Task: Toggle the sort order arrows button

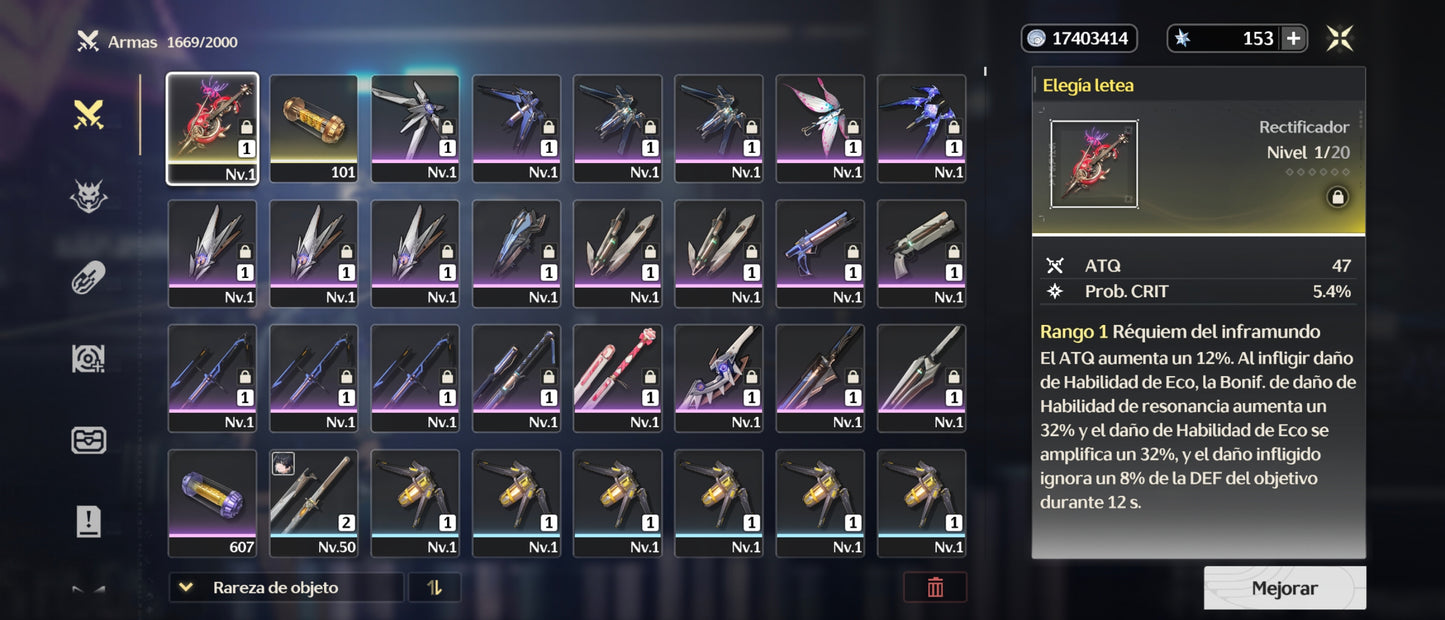Action: point(434,588)
